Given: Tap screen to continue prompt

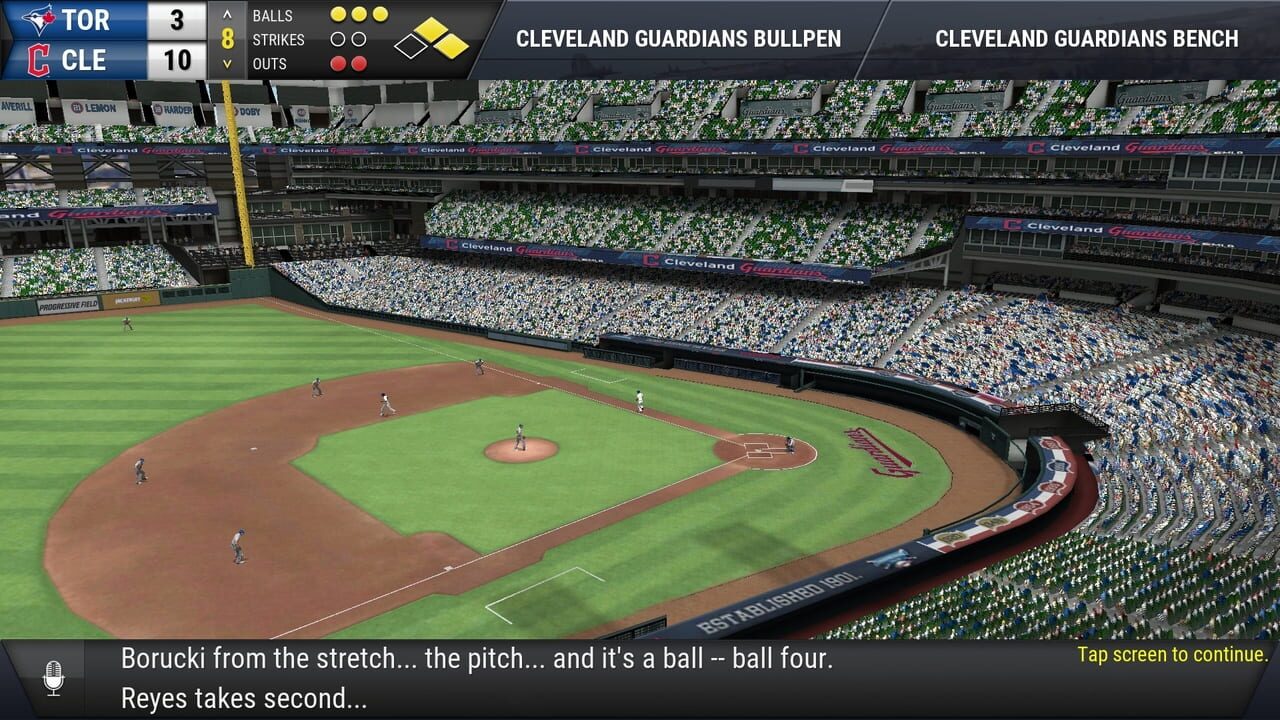Looking at the screenshot, I should click(1172, 655).
